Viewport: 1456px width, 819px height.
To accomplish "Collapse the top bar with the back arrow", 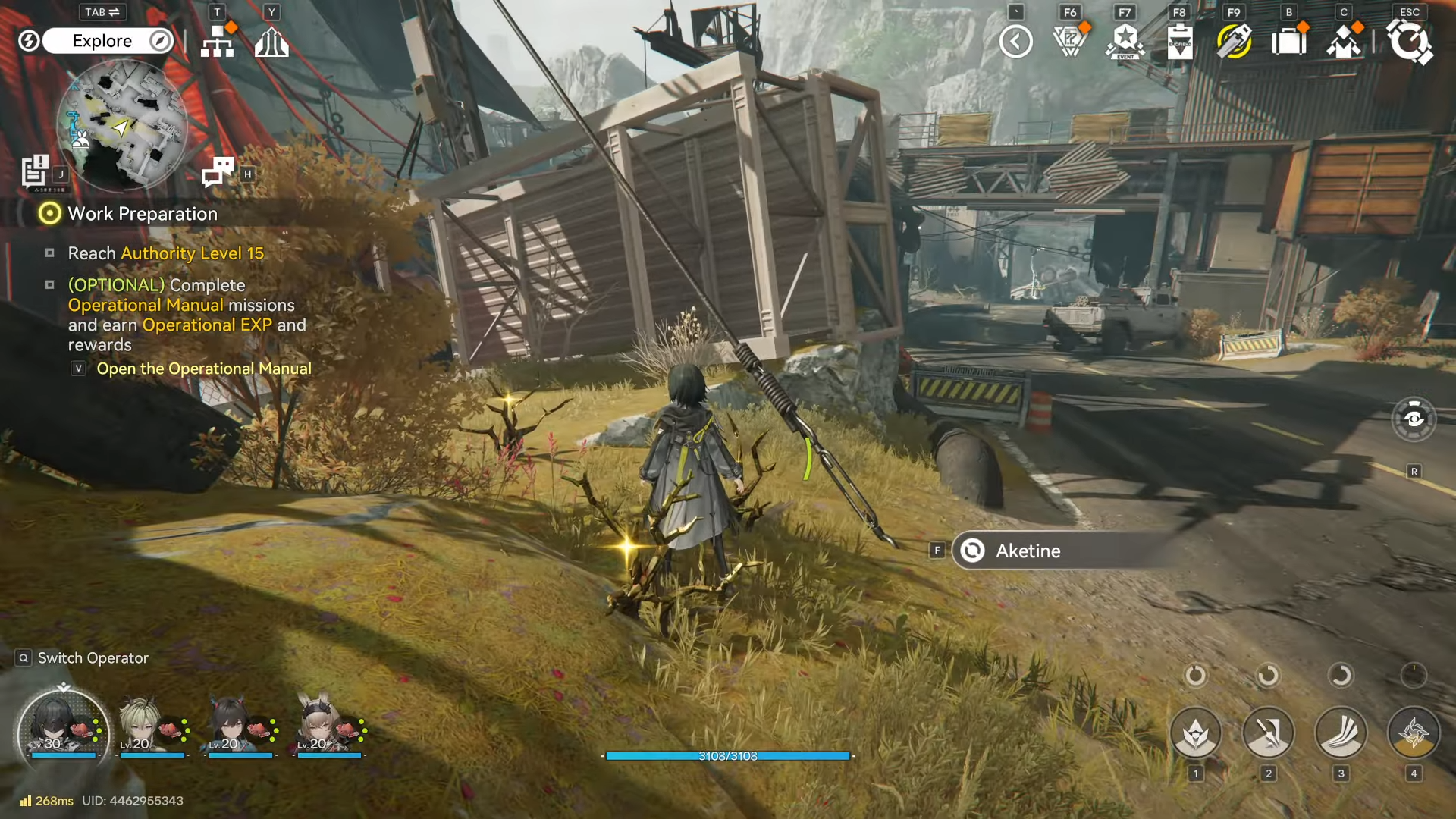I will coord(1015,42).
